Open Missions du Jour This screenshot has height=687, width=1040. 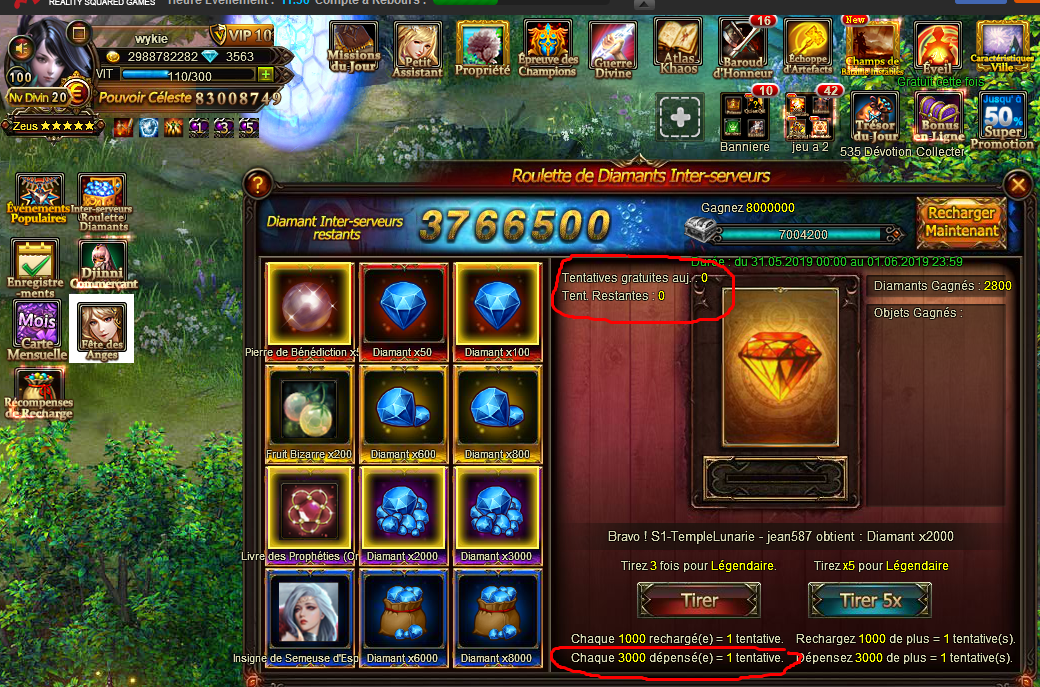point(354,48)
